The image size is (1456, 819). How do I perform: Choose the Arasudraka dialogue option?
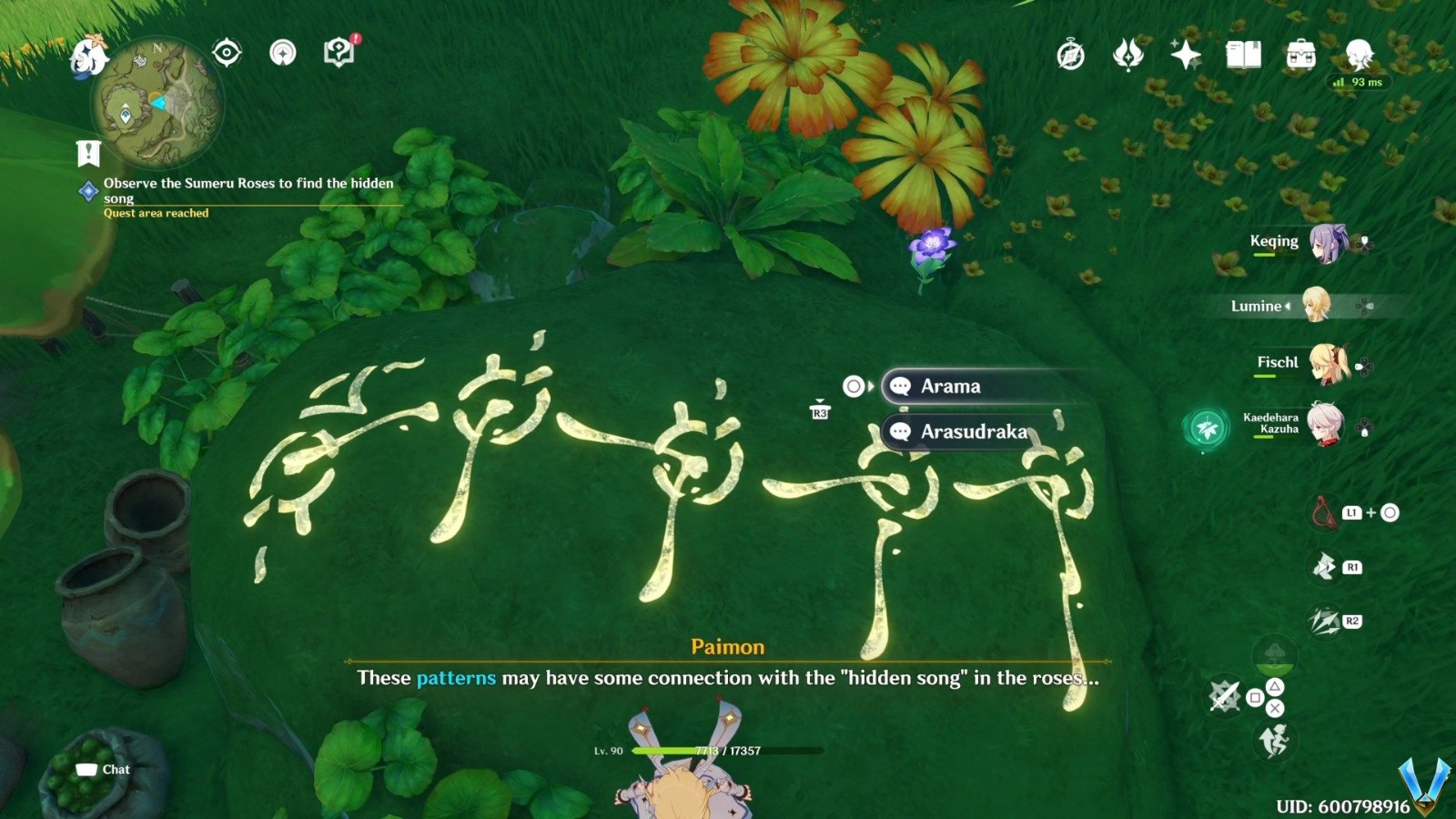click(x=965, y=433)
